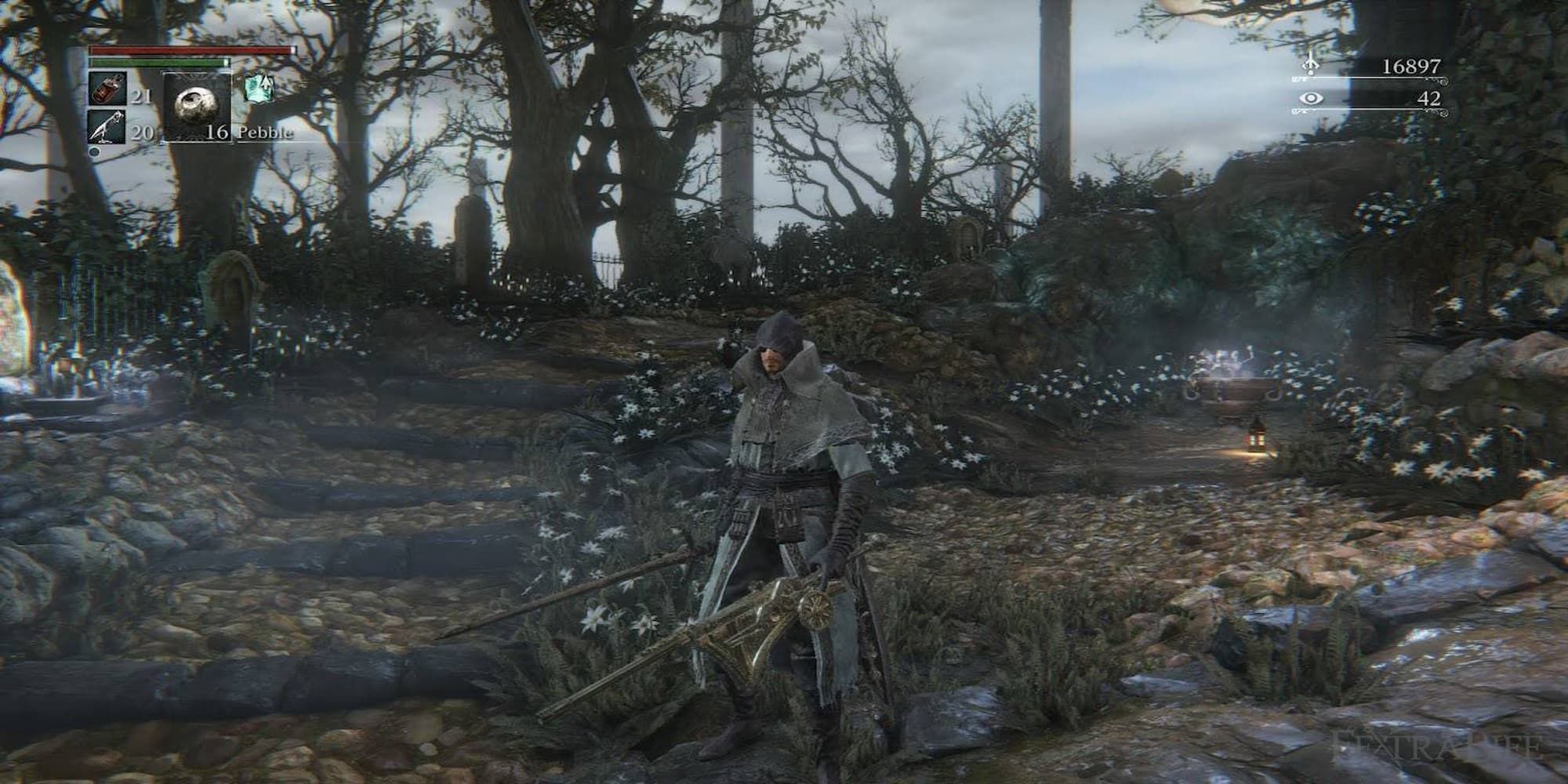
Task: Click the small circle indicator below the items
Action: point(96,151)
